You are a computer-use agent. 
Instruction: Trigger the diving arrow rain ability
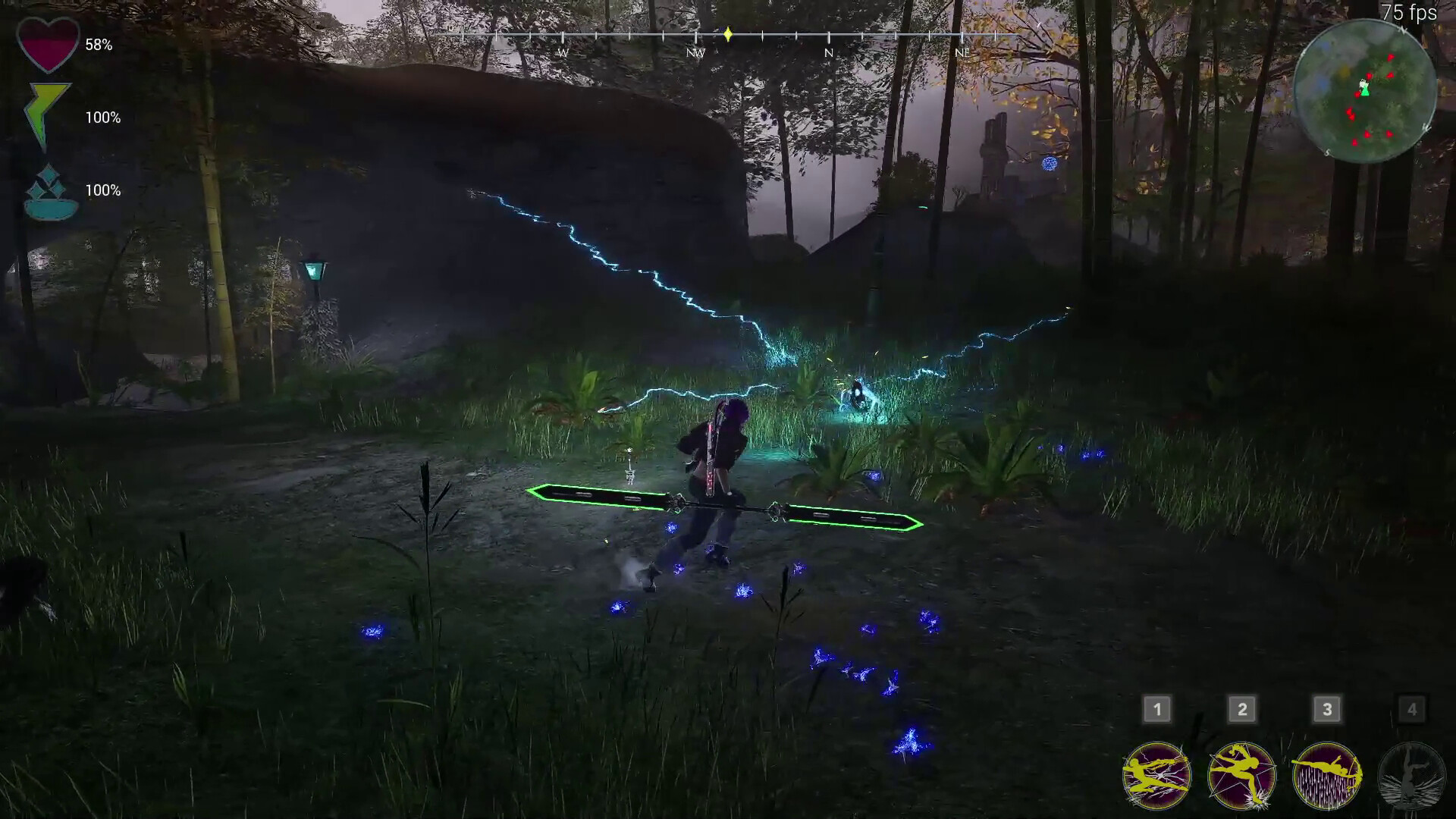pos(1326,774)
